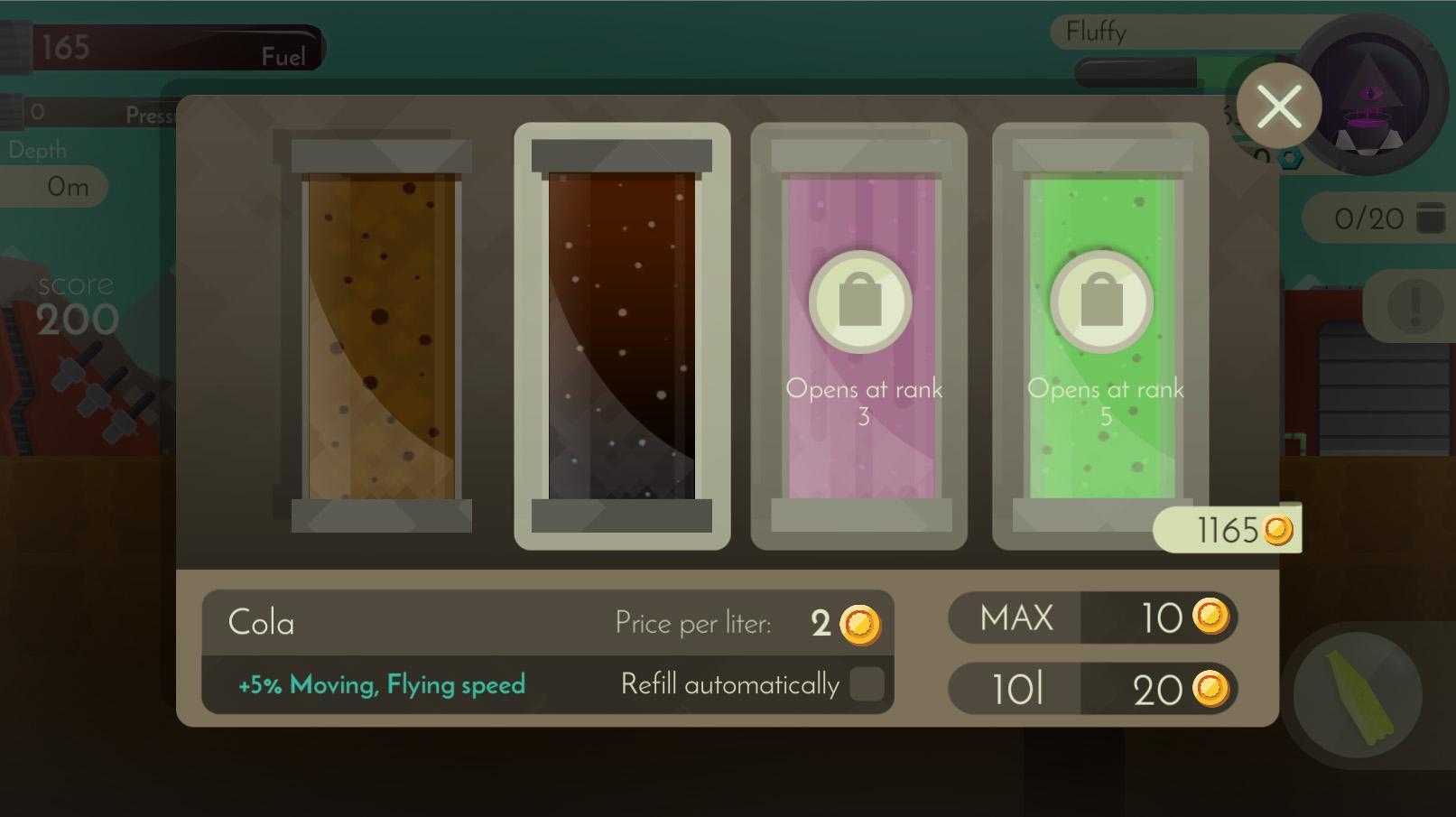Enable the Refill automatically checkbox

pyautogui.click(x=867, y=685)
